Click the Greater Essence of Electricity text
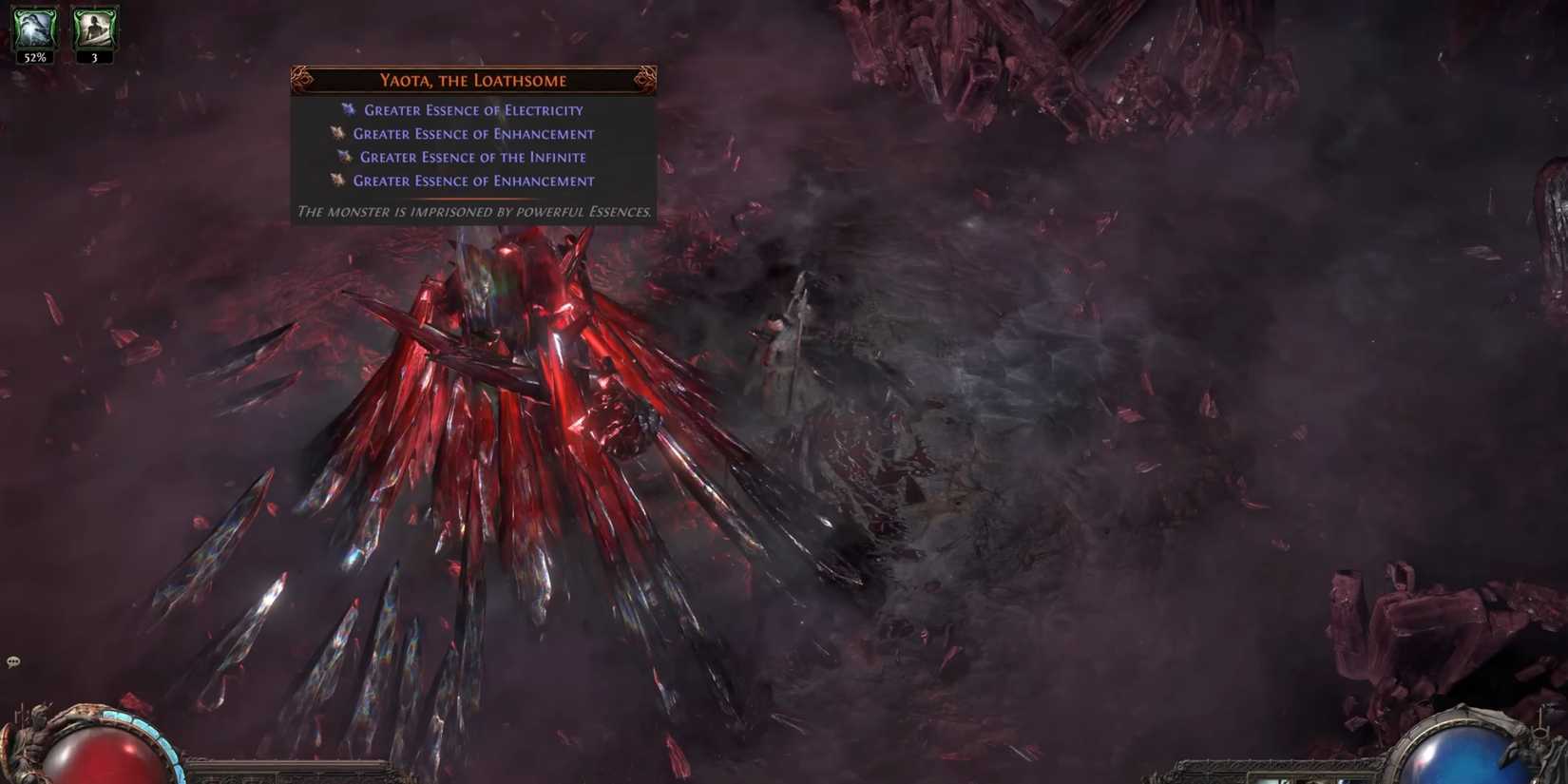 coord(473,109)
